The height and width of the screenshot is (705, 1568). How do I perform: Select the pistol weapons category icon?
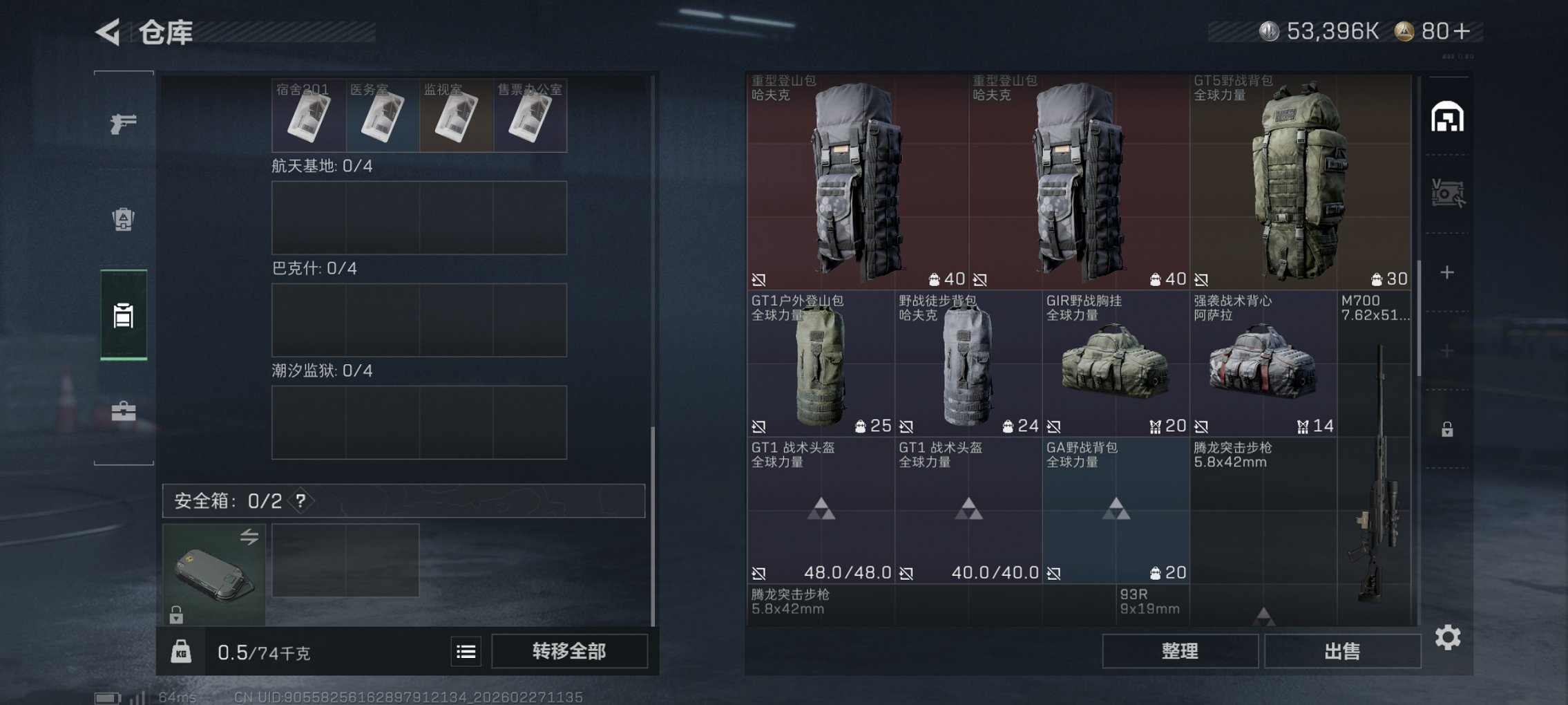pyautogui.click(x=123, y=126)
